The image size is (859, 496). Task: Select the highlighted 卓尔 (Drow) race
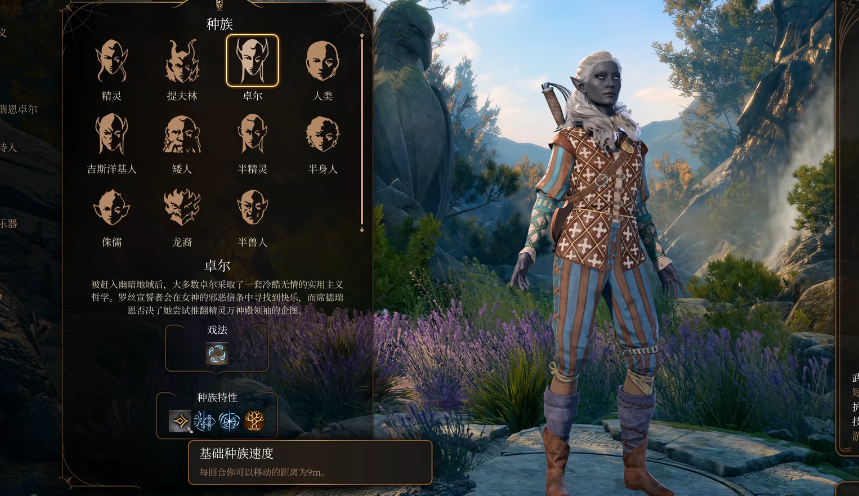point(252,62)
